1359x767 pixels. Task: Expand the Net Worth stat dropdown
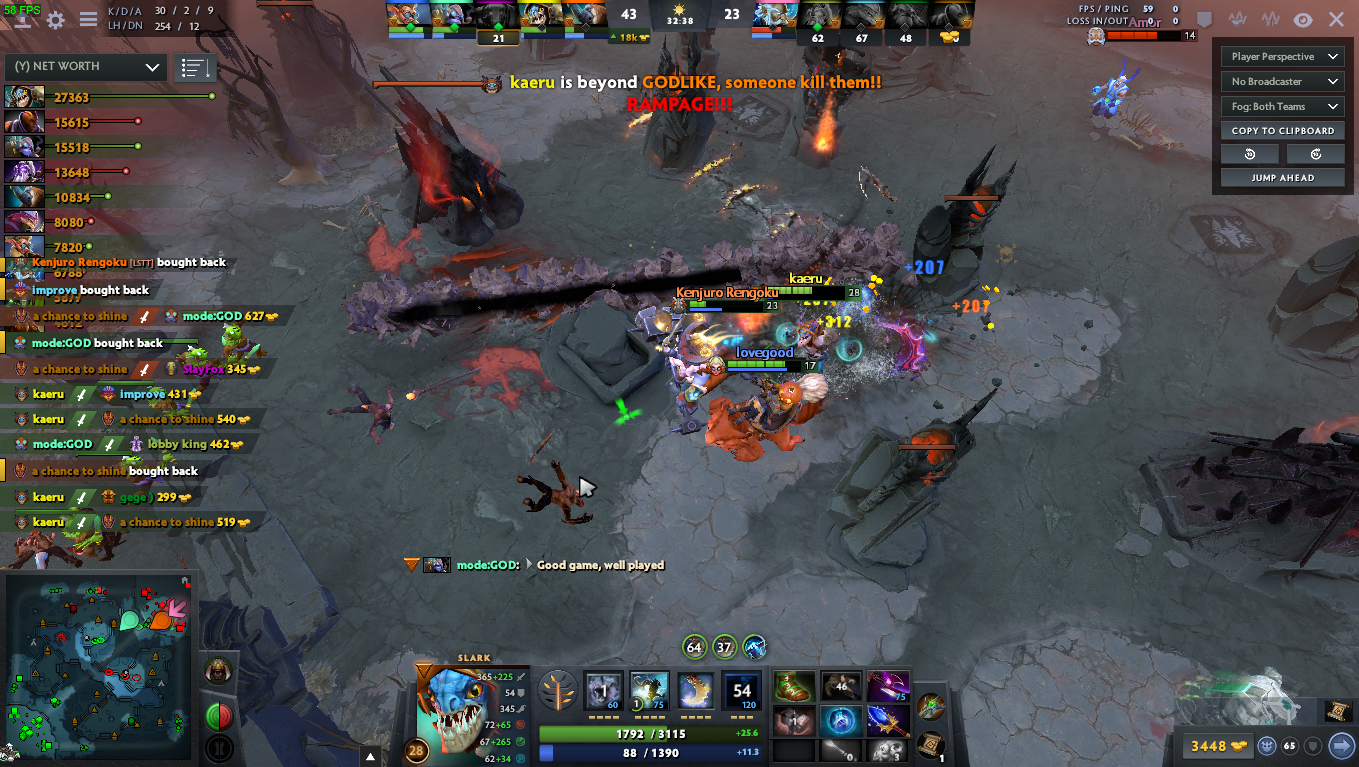[86, 67]
